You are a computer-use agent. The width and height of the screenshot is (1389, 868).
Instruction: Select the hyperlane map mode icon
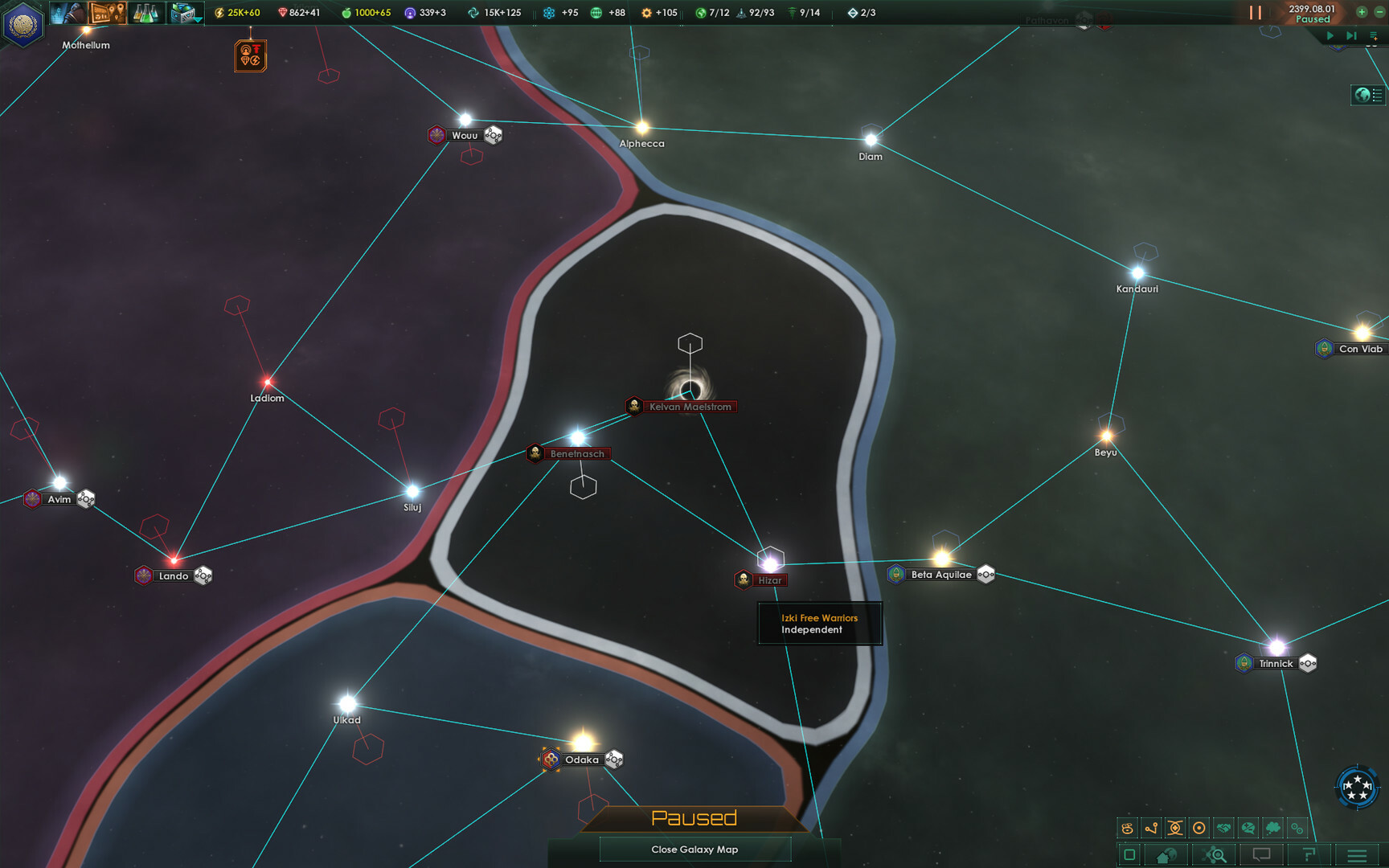coord(1149,827)
